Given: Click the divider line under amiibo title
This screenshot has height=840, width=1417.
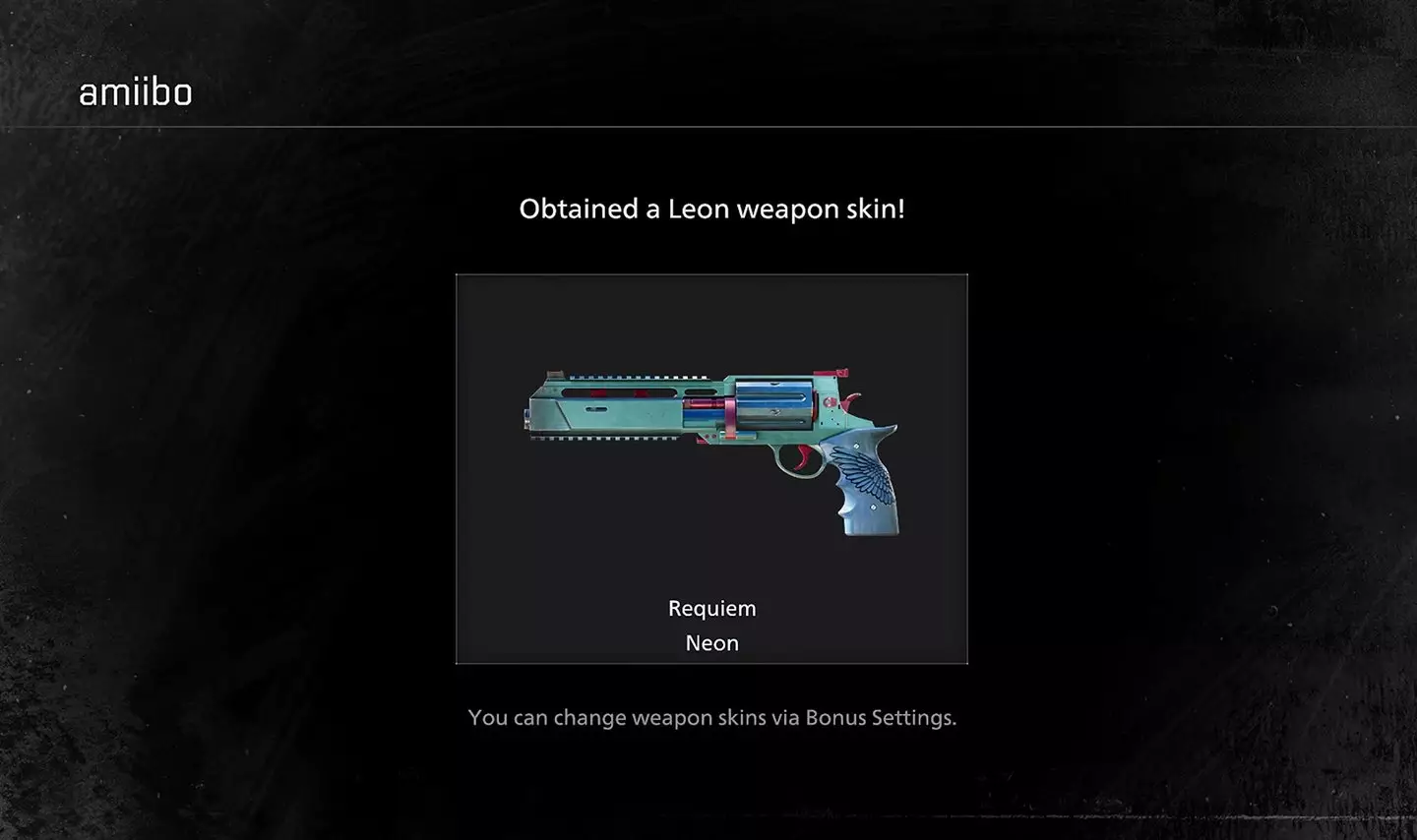Looking at the screenshot, I should pos(708,126).
